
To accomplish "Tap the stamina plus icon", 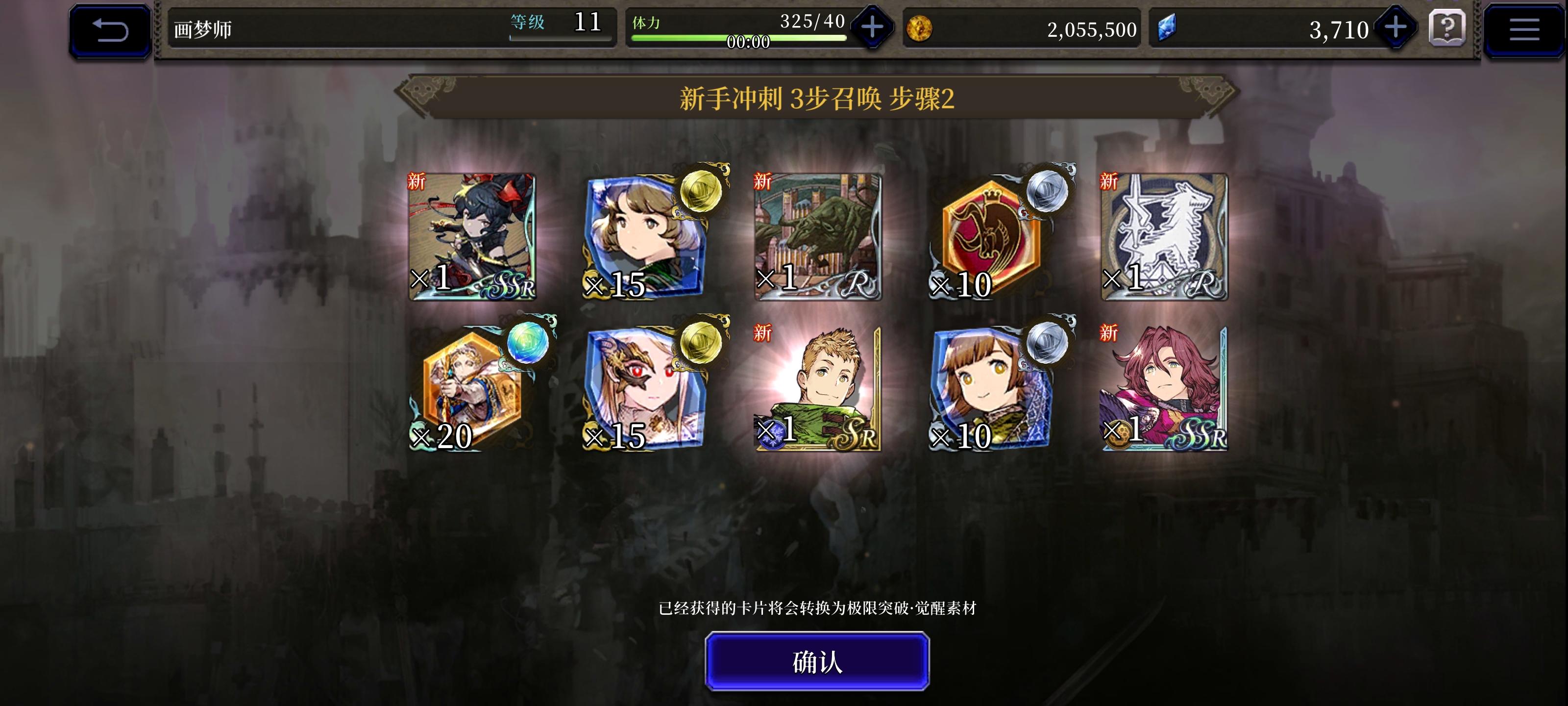I will (x=872, y=27).
